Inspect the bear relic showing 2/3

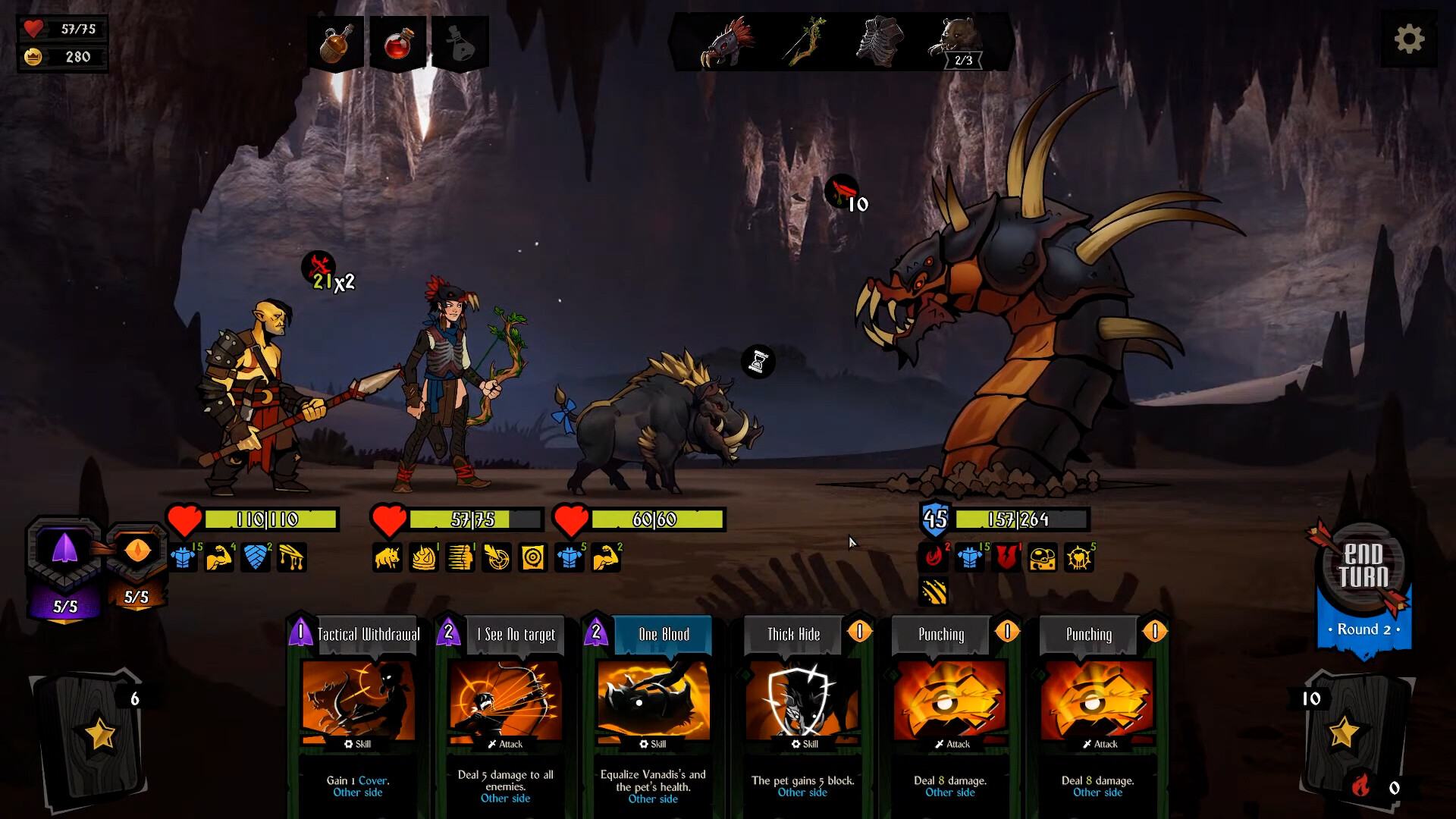959,43
